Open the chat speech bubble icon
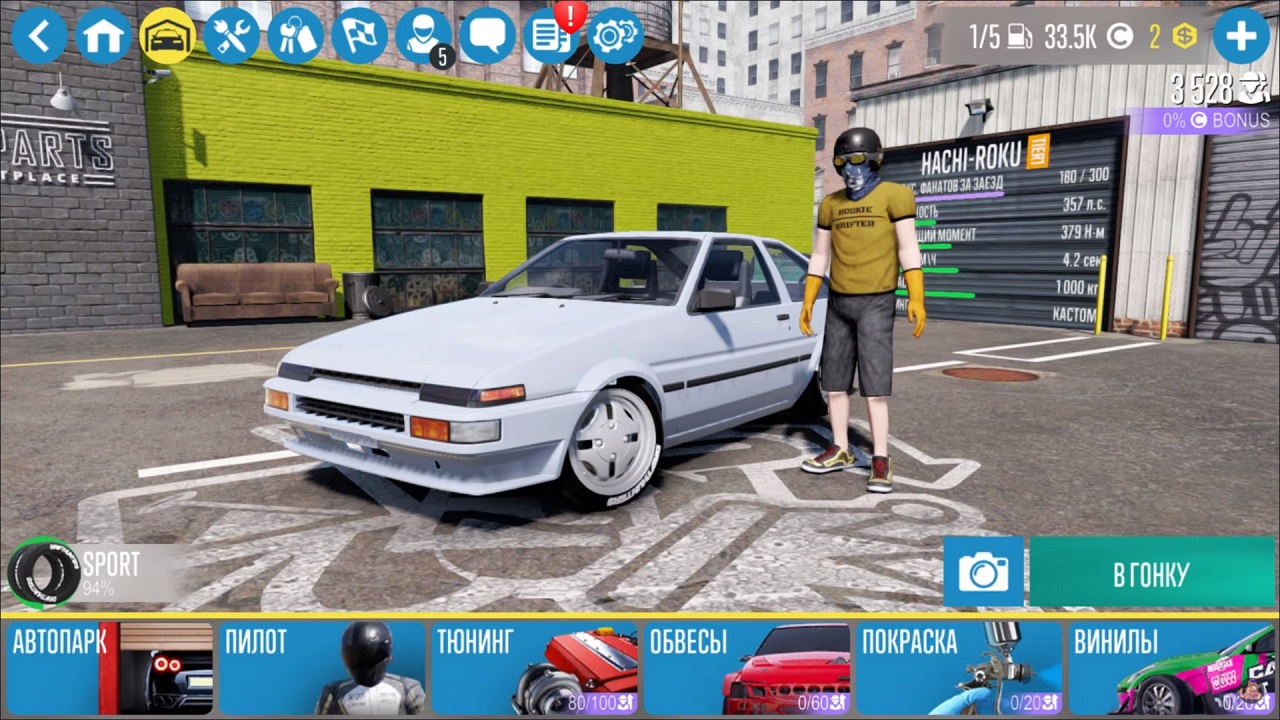Screen dimensions: 1280x720 click(488, 37)
